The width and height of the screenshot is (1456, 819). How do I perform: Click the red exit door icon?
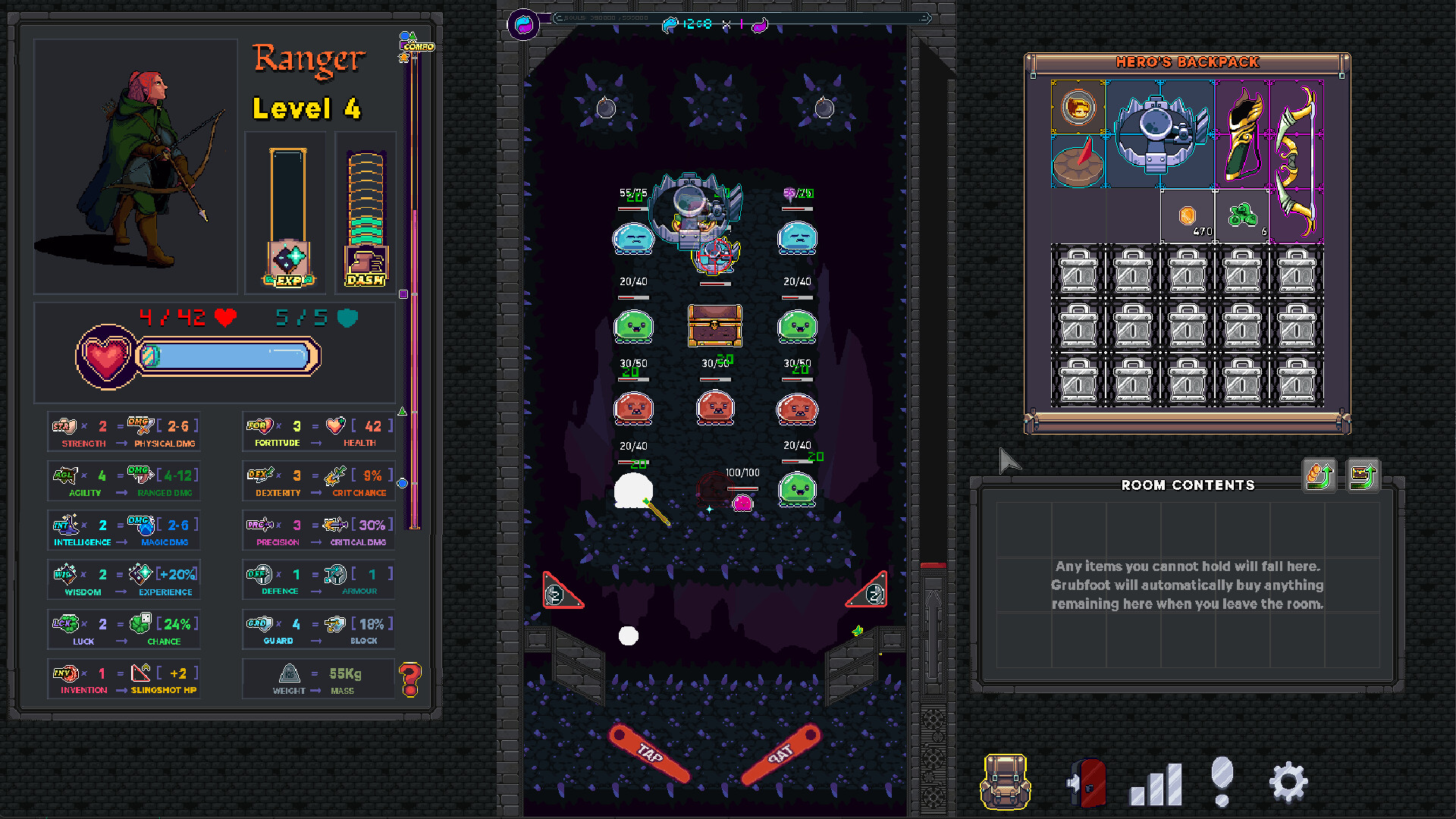coord(1084,781)
